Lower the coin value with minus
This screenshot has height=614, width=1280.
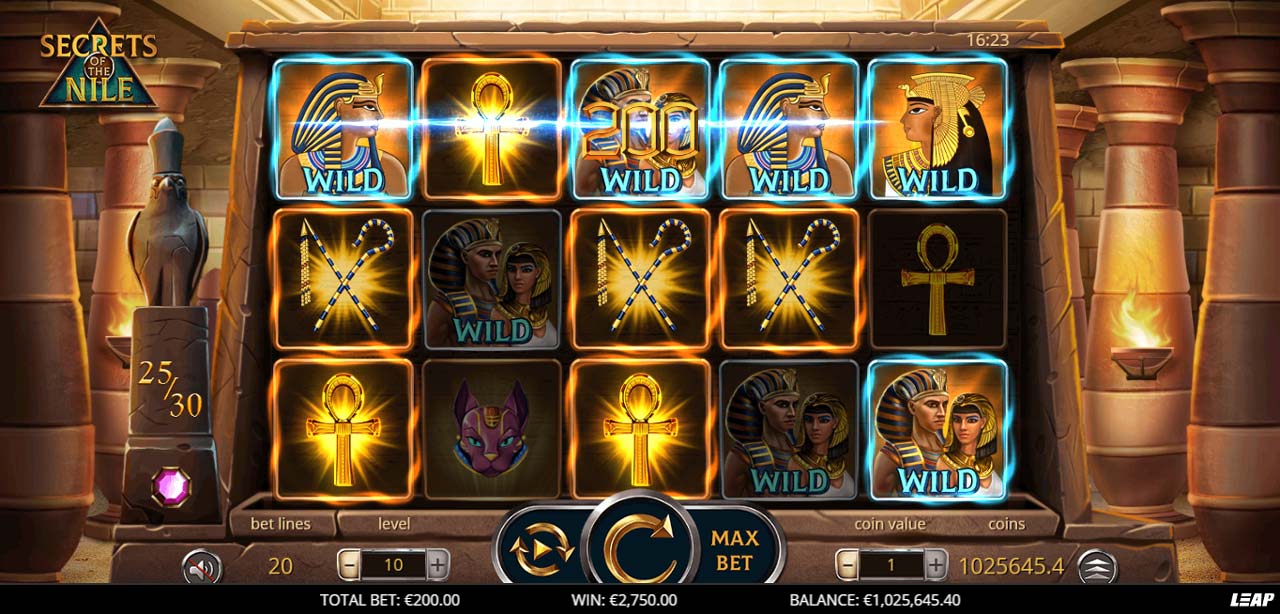846,565
